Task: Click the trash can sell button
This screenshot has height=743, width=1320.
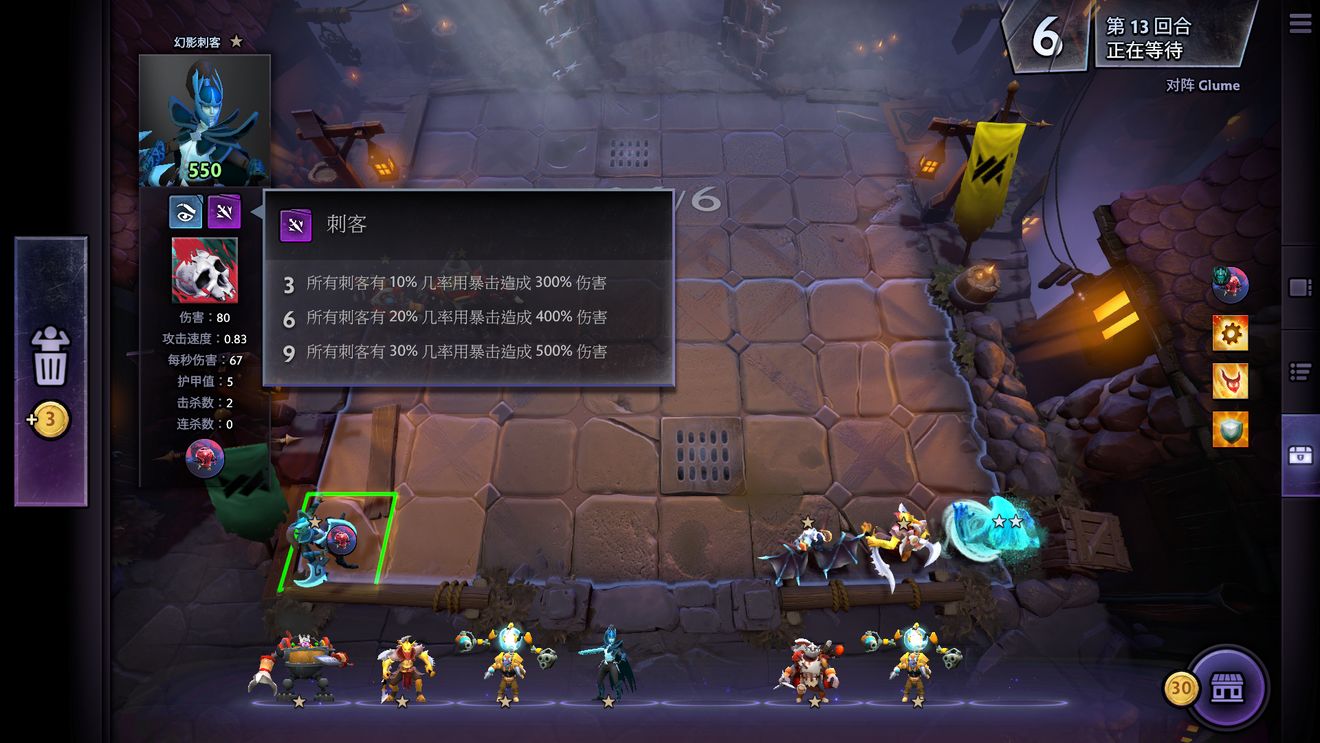Action: tap(50, 357)
